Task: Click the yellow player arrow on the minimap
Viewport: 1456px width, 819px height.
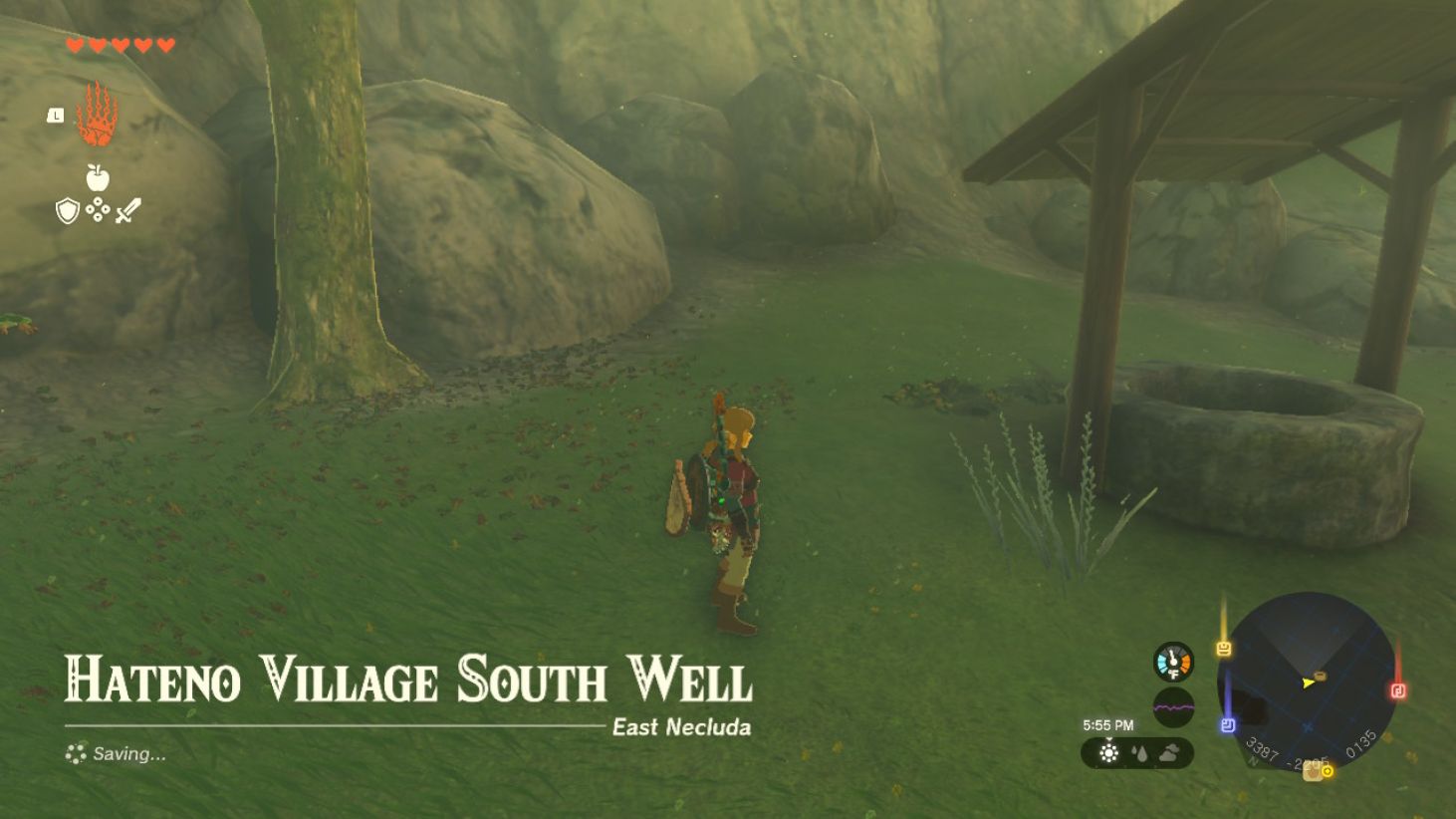Action: click(1308, 683)
